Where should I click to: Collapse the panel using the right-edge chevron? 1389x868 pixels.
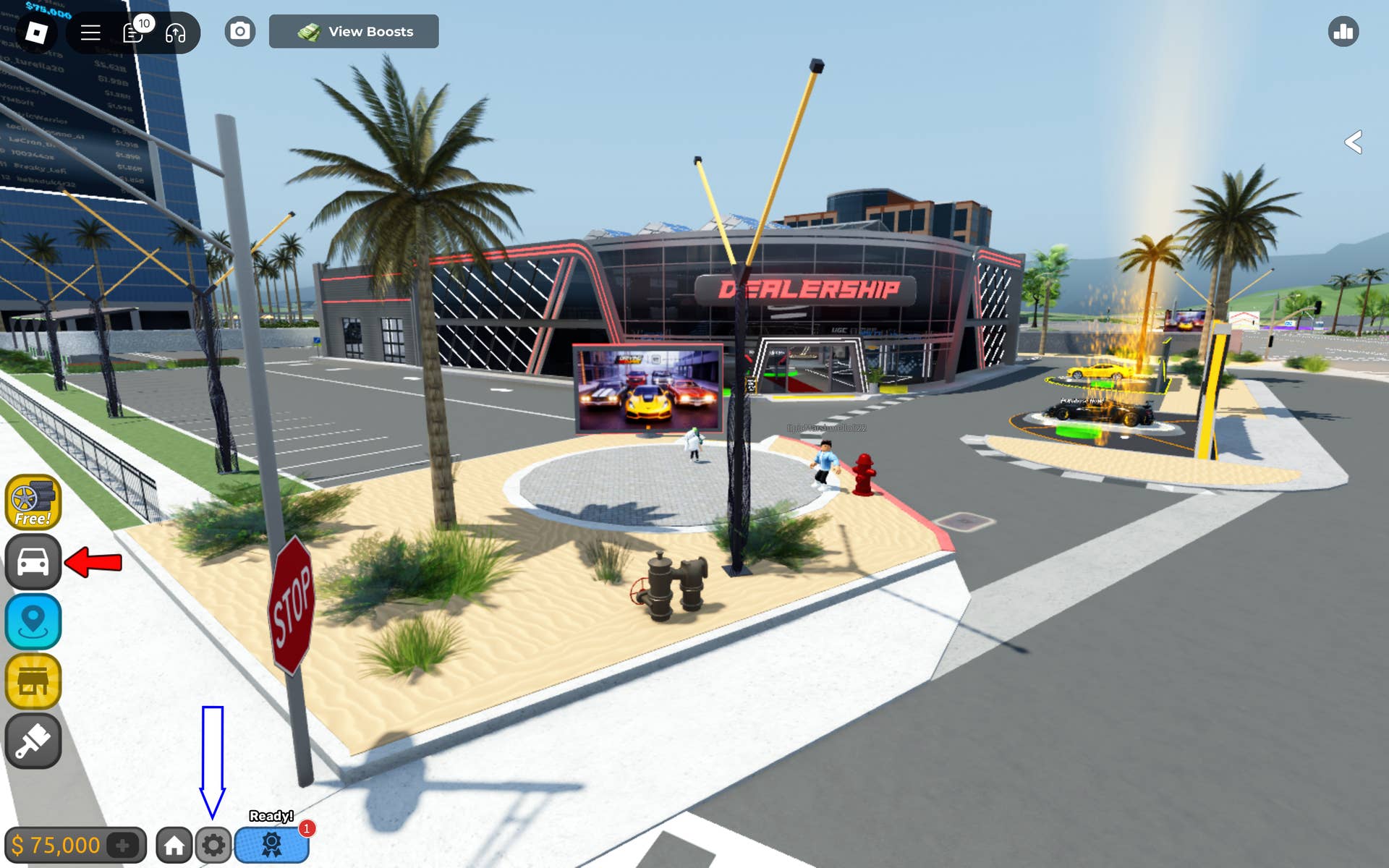[1354, 143]
